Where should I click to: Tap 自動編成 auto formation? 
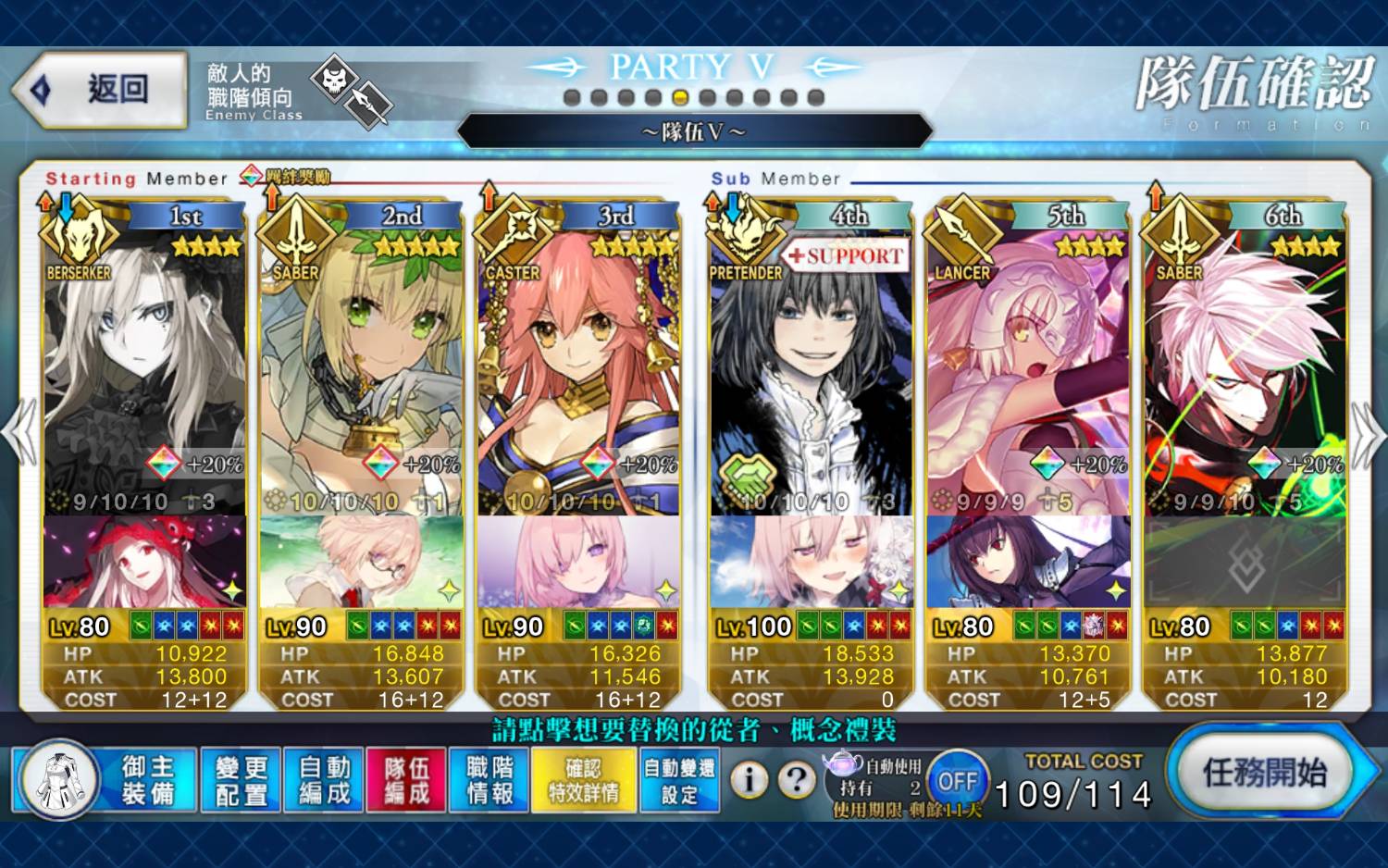pyautogui.click(x=325, y=780)
